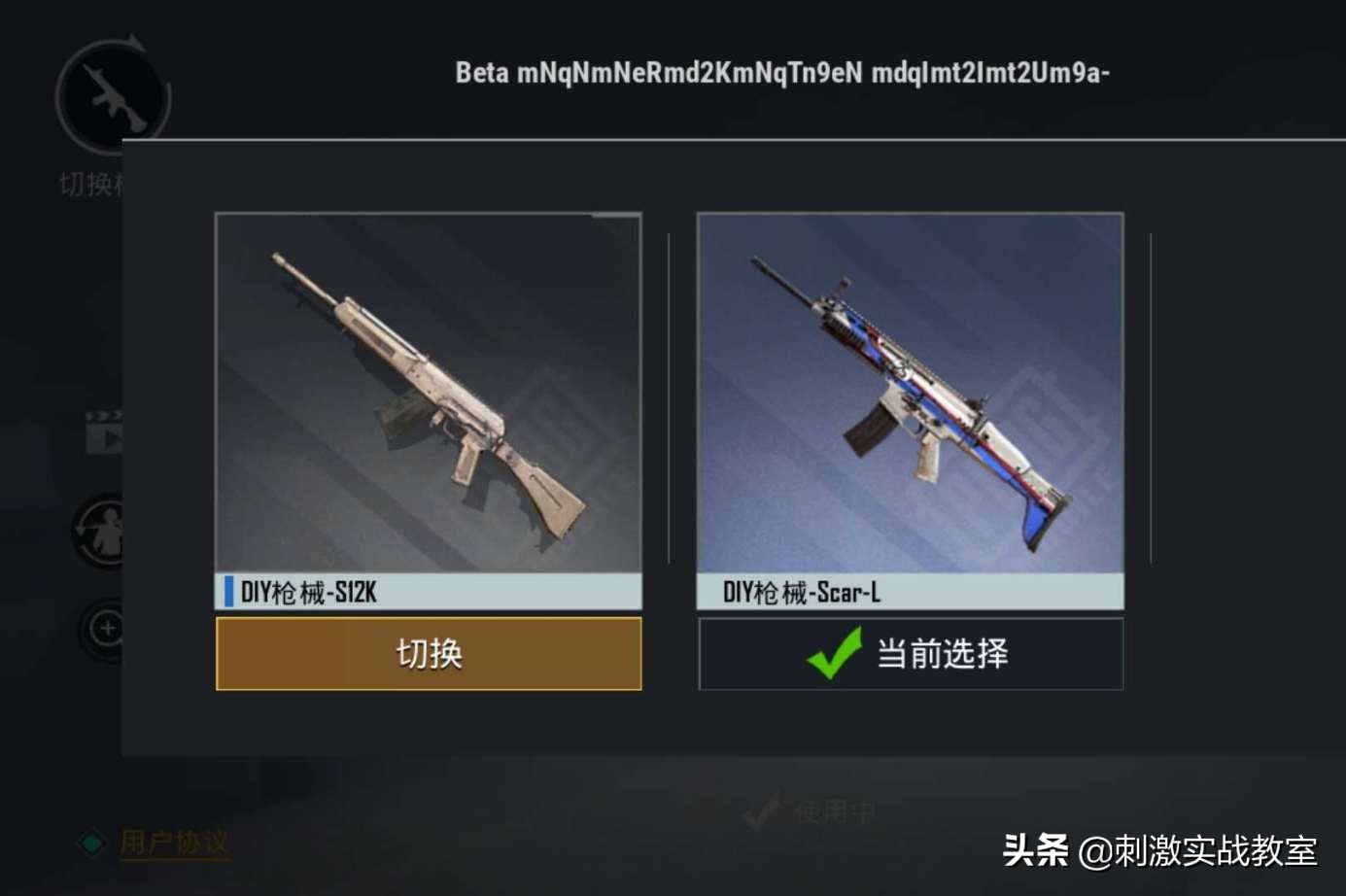This screenshot has width=1346, height=896.
Task: Mark the Scar-L as current selection
Action: click(x=911, y=653)
